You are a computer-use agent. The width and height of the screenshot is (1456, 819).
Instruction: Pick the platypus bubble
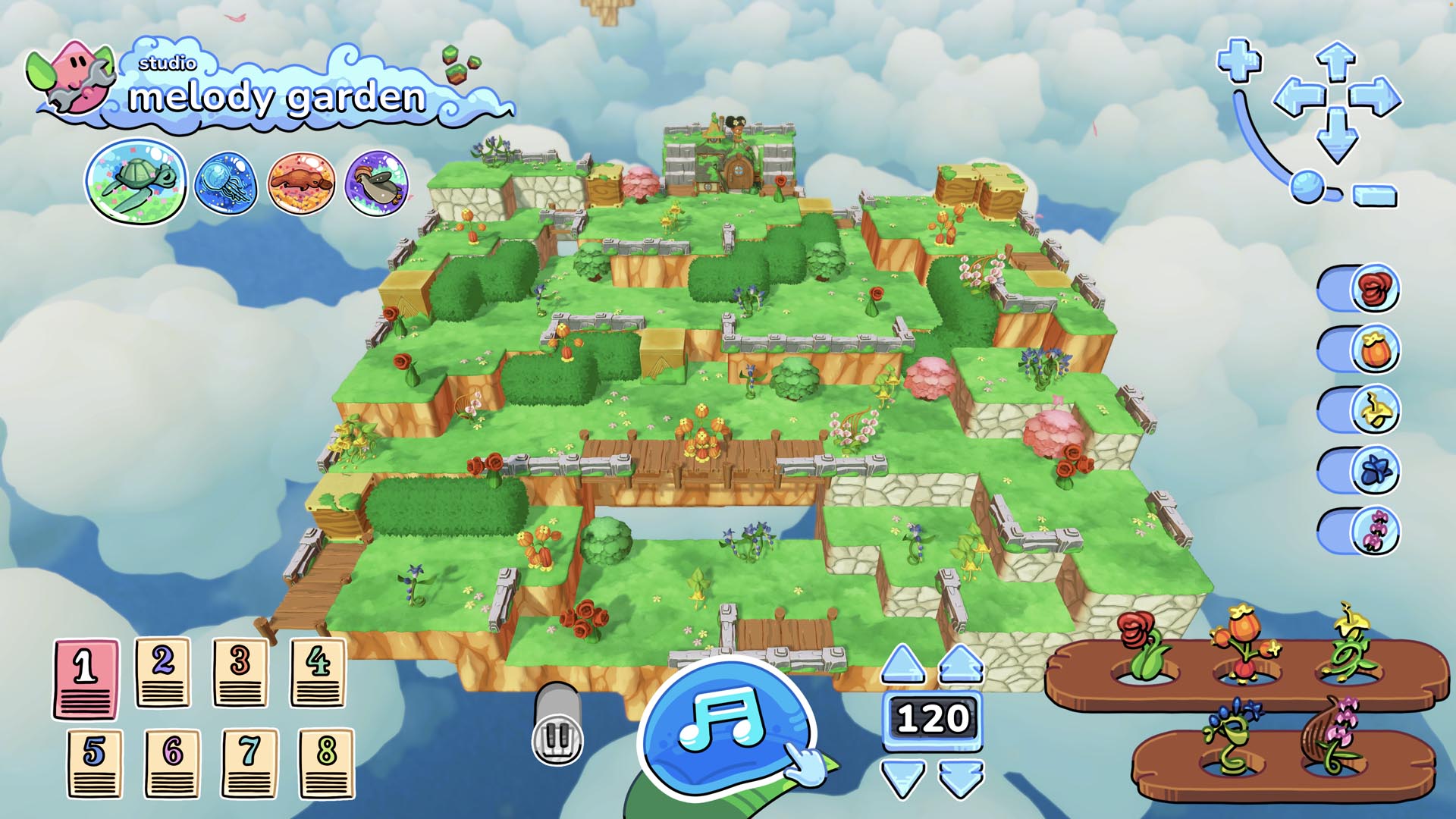(301, 183)
